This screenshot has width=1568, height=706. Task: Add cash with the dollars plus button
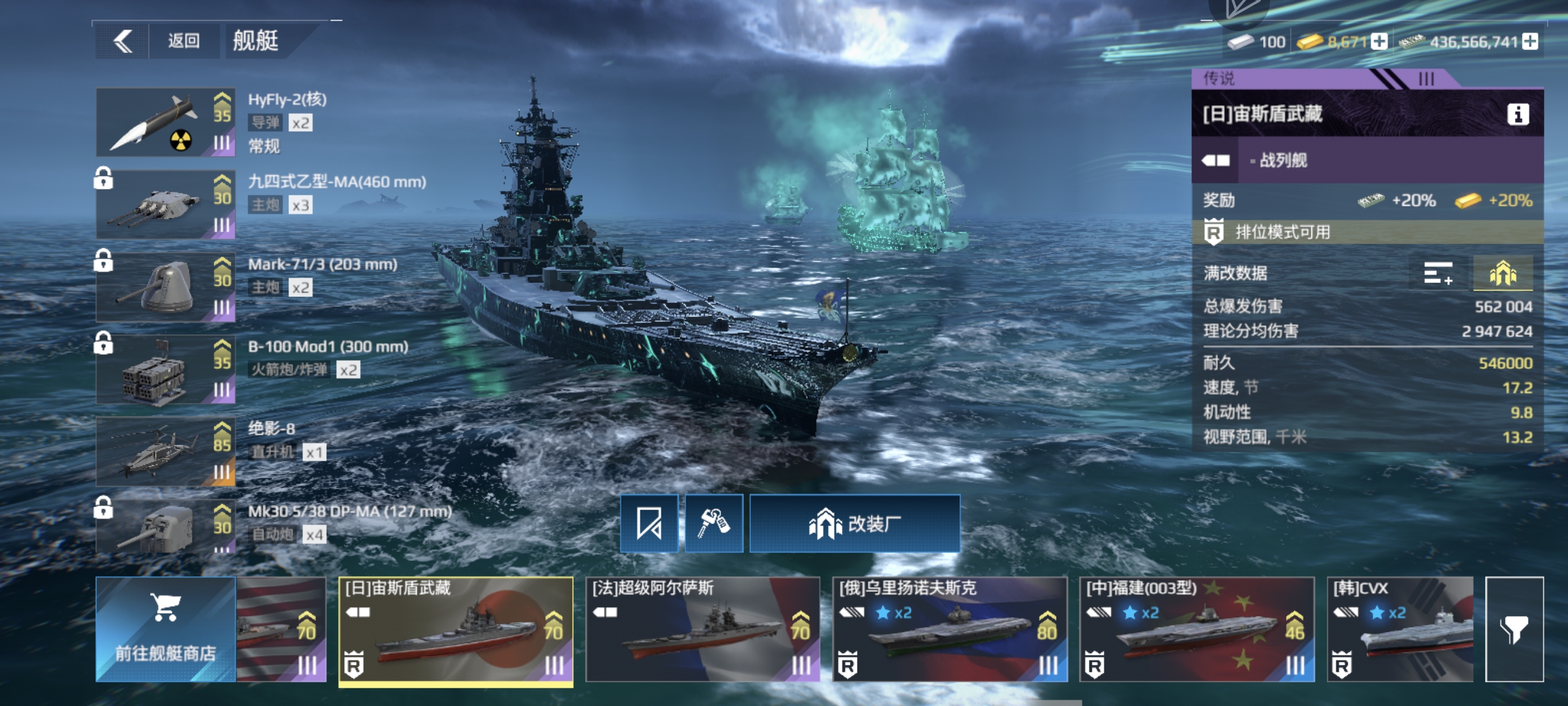click(x=1530, y=41)
